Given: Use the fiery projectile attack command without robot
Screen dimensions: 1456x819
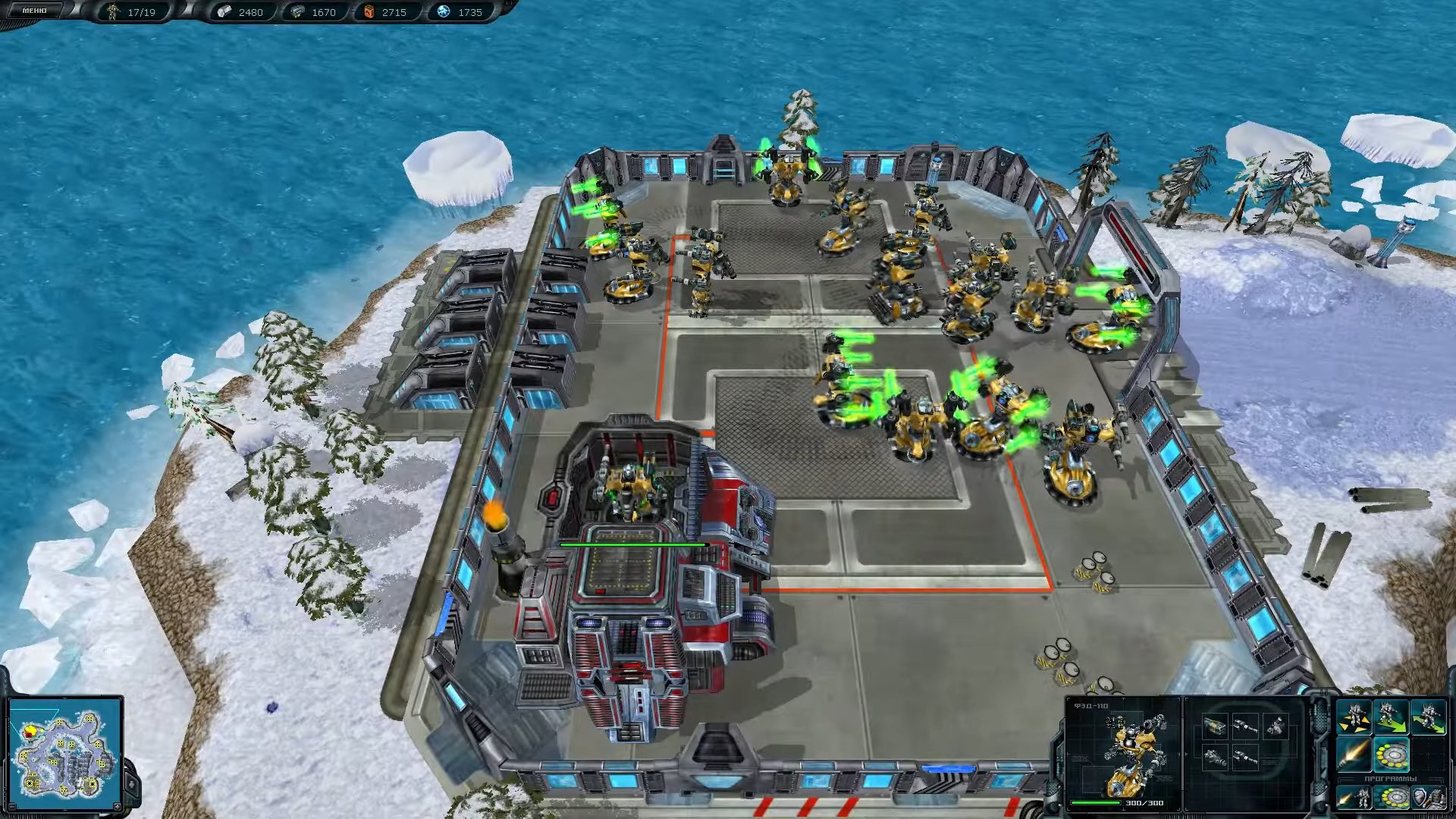Looking at the screenshot, I should [x=1354, y=755].
